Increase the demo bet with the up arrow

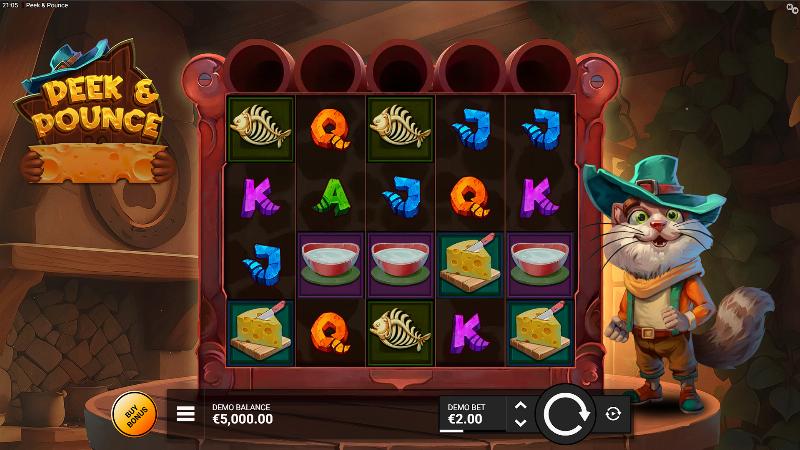[x=519, y=406]
